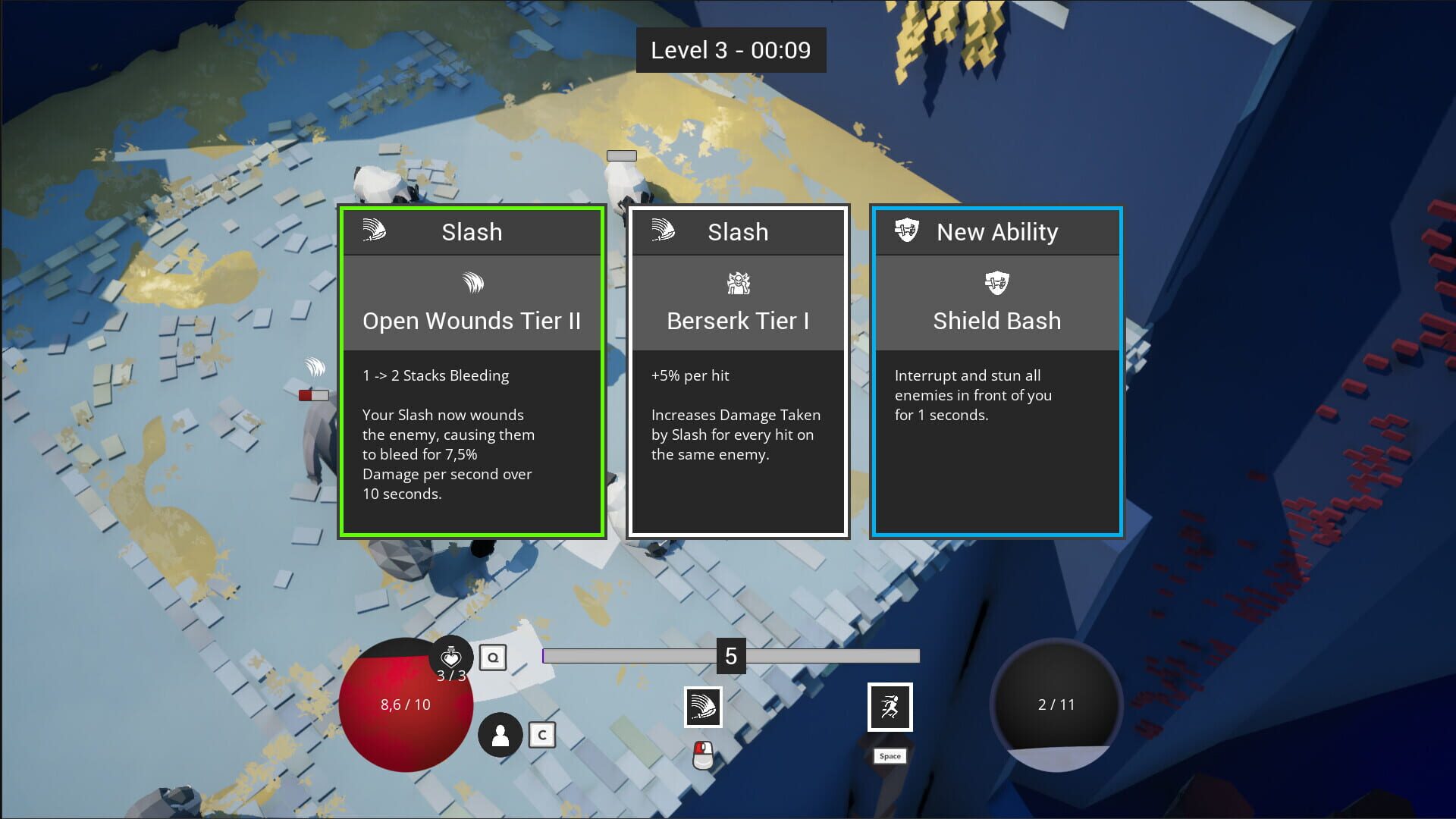The image size is (1456, 819).
Task: Open the character menu via the person icon
Action: point(500,733)
